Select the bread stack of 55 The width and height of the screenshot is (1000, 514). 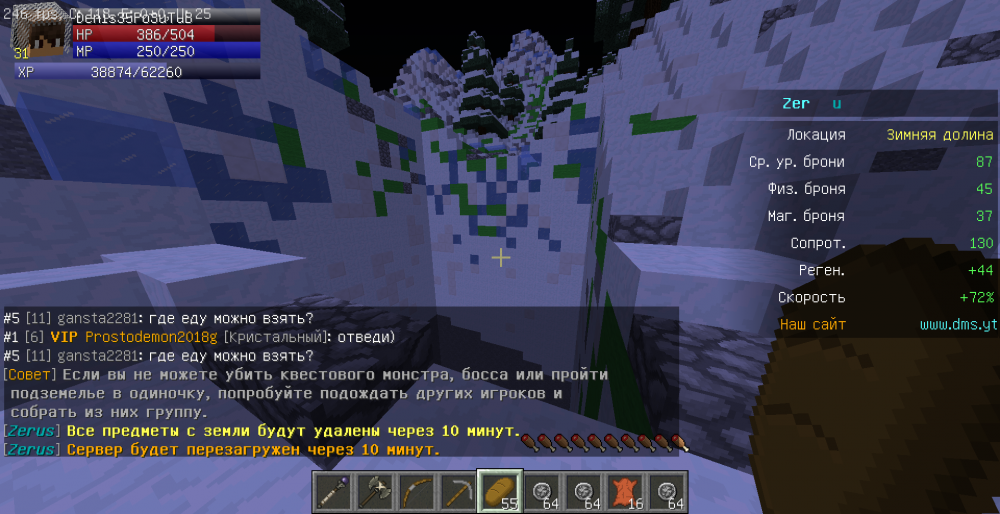point(500,491)
